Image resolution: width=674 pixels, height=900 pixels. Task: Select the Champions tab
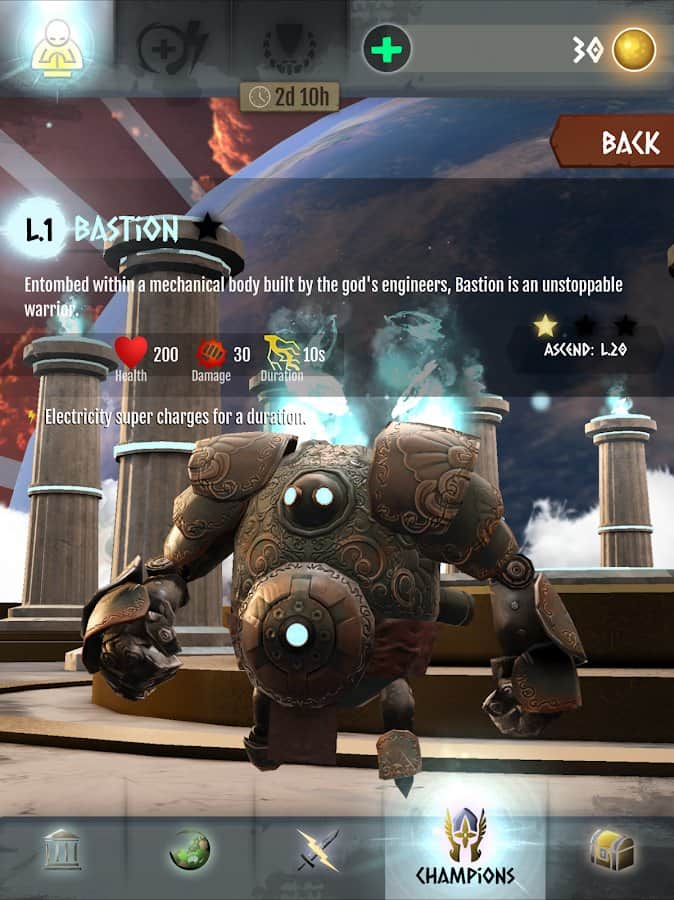(465, 849)
